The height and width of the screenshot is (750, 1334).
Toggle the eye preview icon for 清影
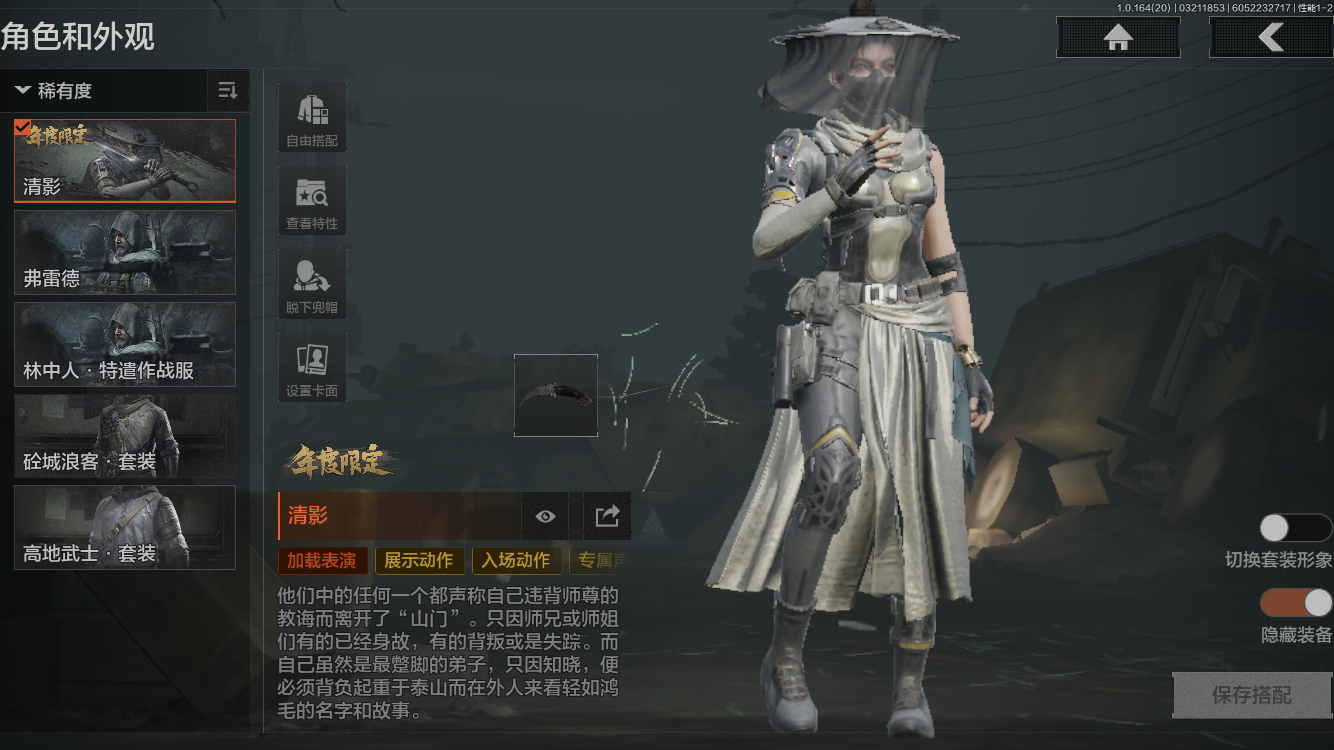point(544,516)
